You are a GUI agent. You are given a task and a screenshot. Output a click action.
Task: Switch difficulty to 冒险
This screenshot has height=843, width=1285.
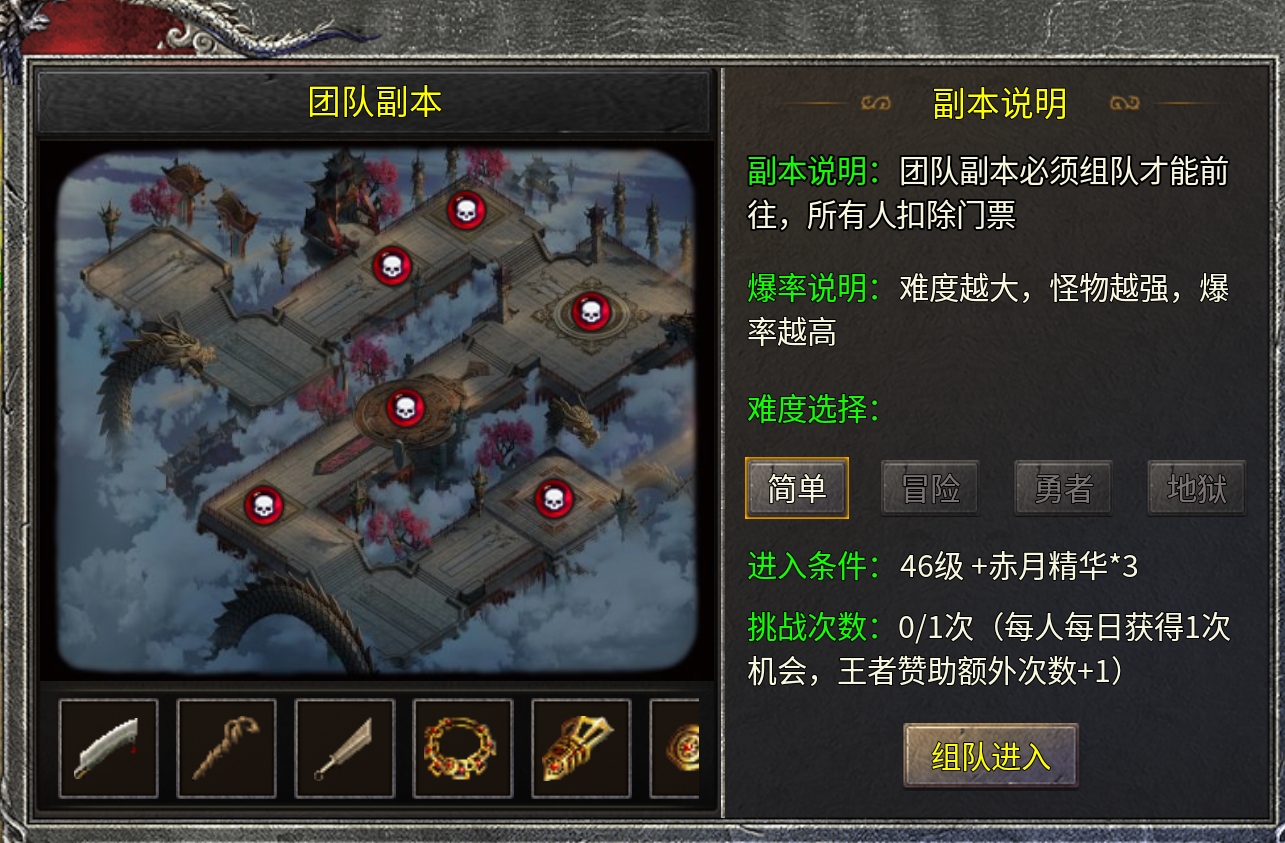[929, 487]
